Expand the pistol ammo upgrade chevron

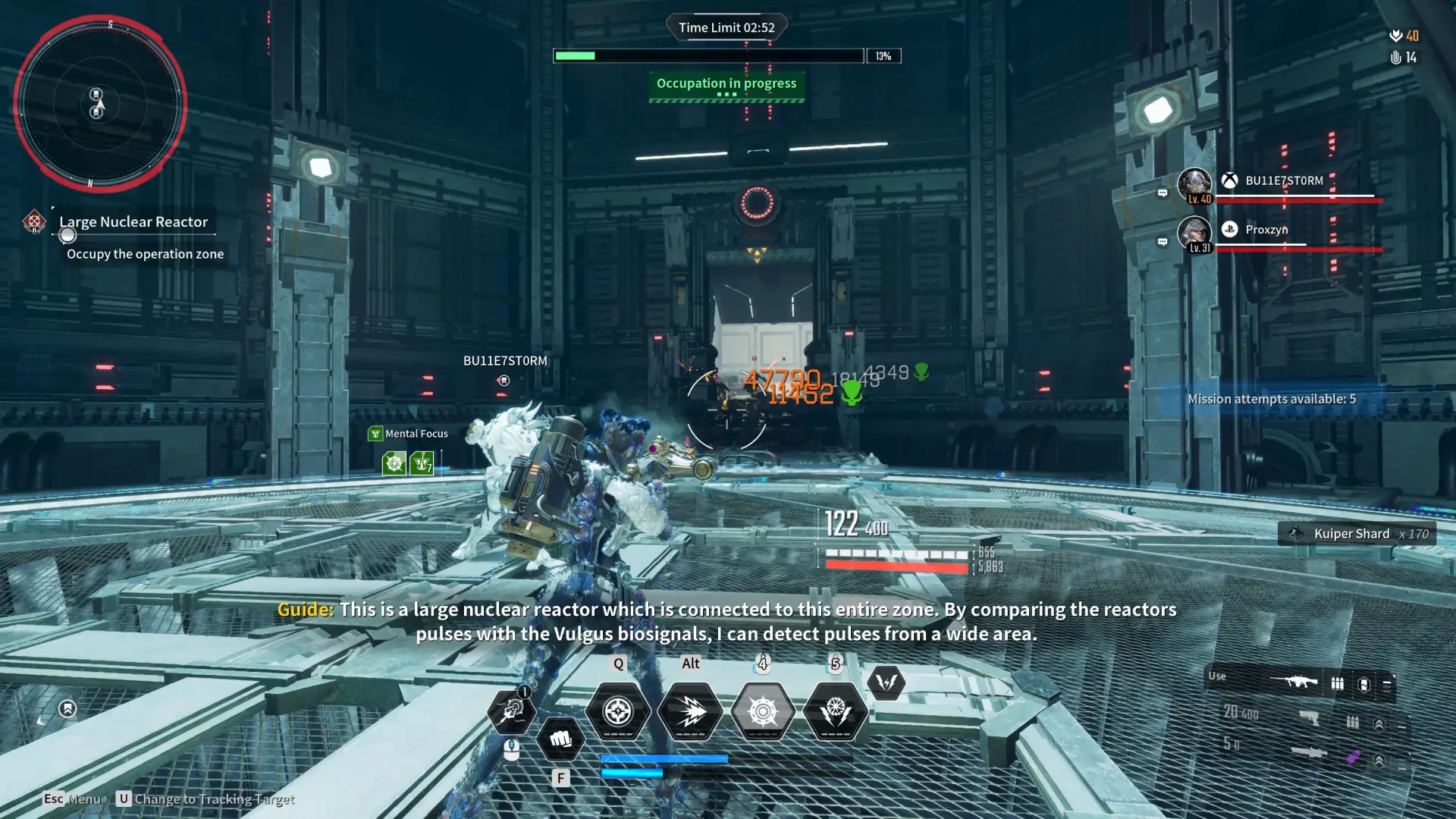point(1379,723)
